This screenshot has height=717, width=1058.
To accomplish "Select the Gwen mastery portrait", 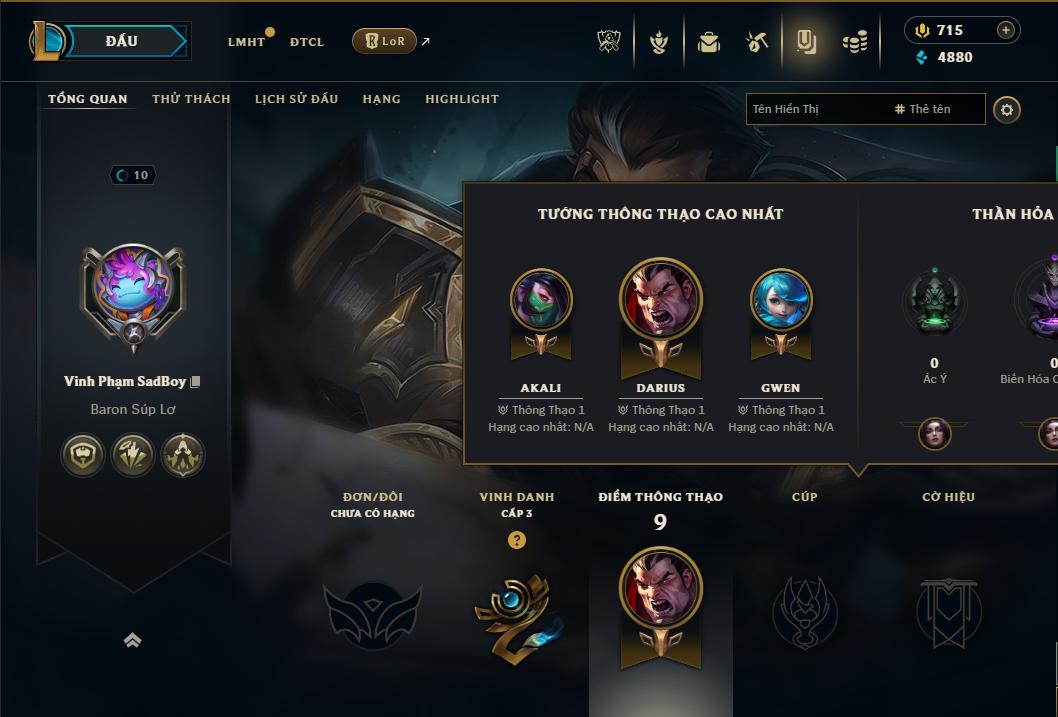I will coord(781,301).
